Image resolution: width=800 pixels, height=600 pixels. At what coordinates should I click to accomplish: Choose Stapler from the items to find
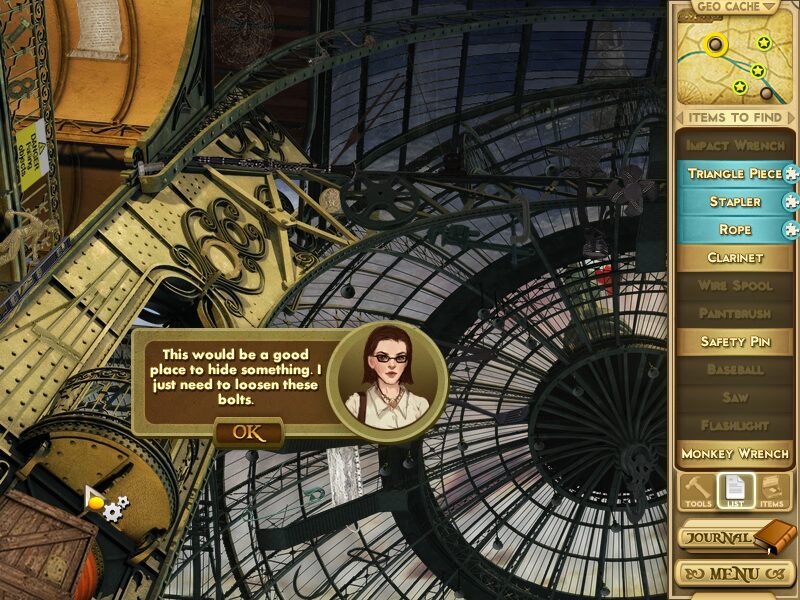pos(734,202)
